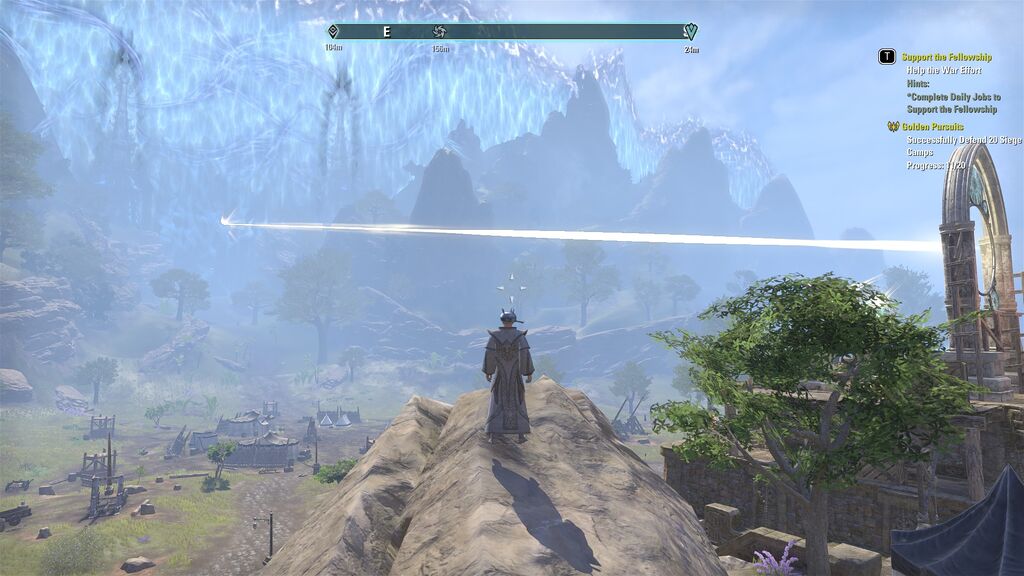This screenshot has height=576, width=1024.
Task: Click the quest chevron marker on the compass
Action: [x=690, y=32]
